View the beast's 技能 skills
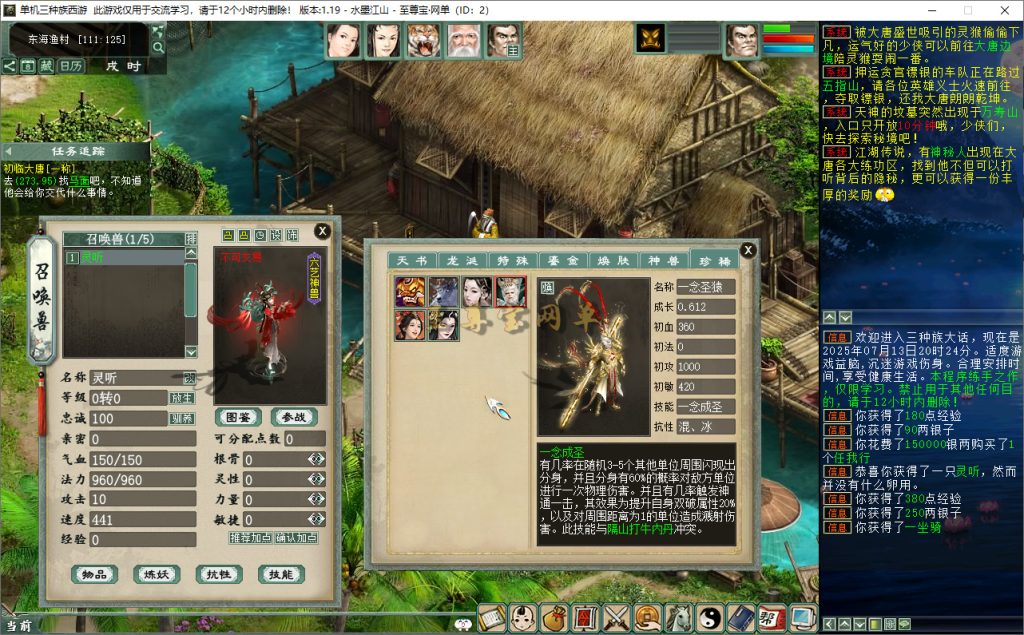 280,574
